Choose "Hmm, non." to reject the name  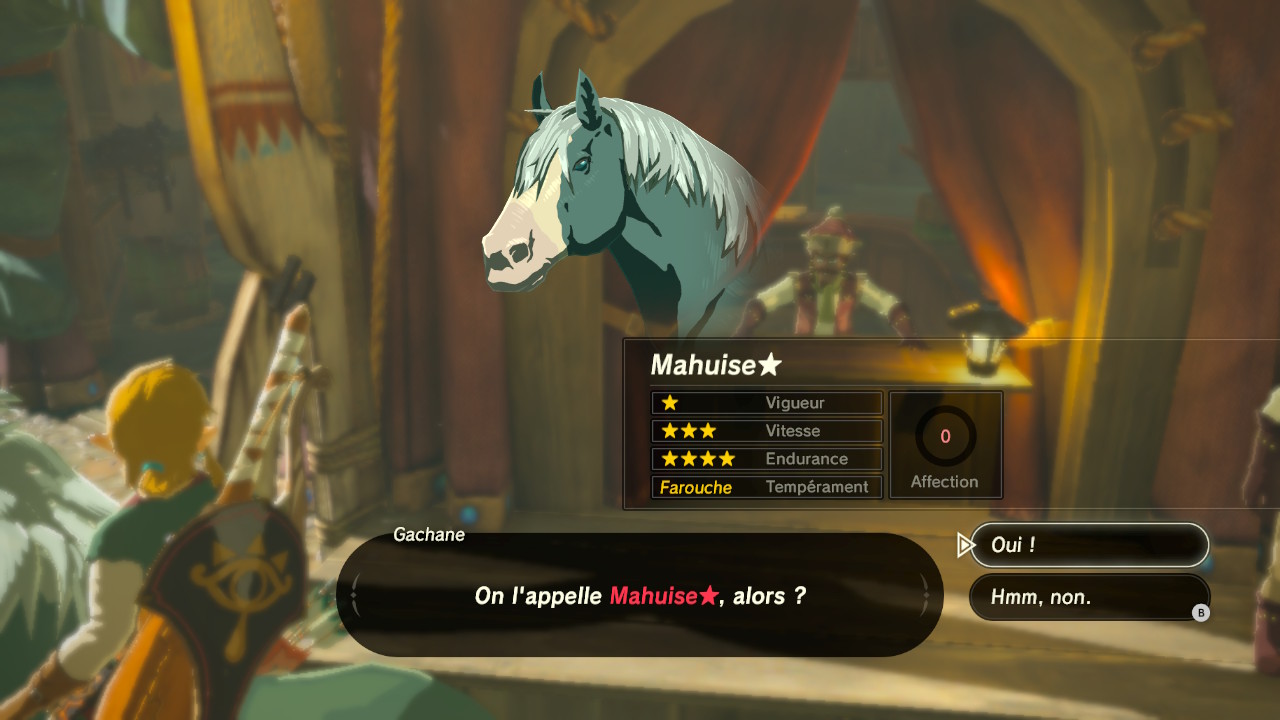coord(1089,597)
